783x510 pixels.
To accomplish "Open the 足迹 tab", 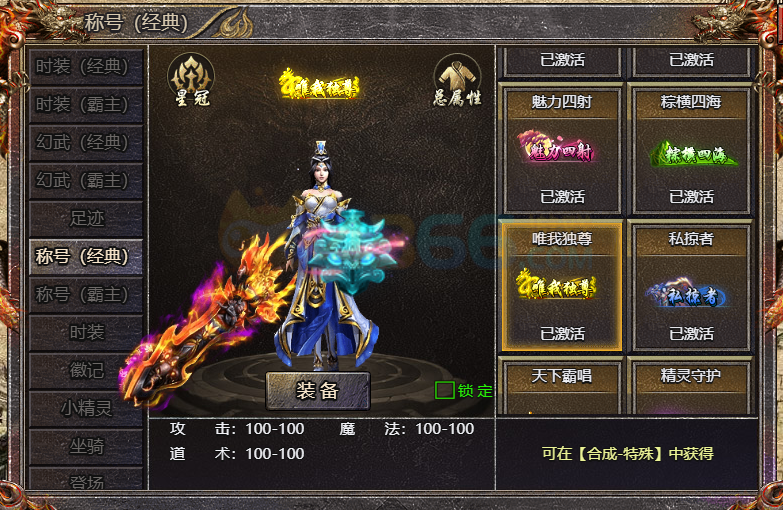I will pyautogui.click(x=84, y=218).
